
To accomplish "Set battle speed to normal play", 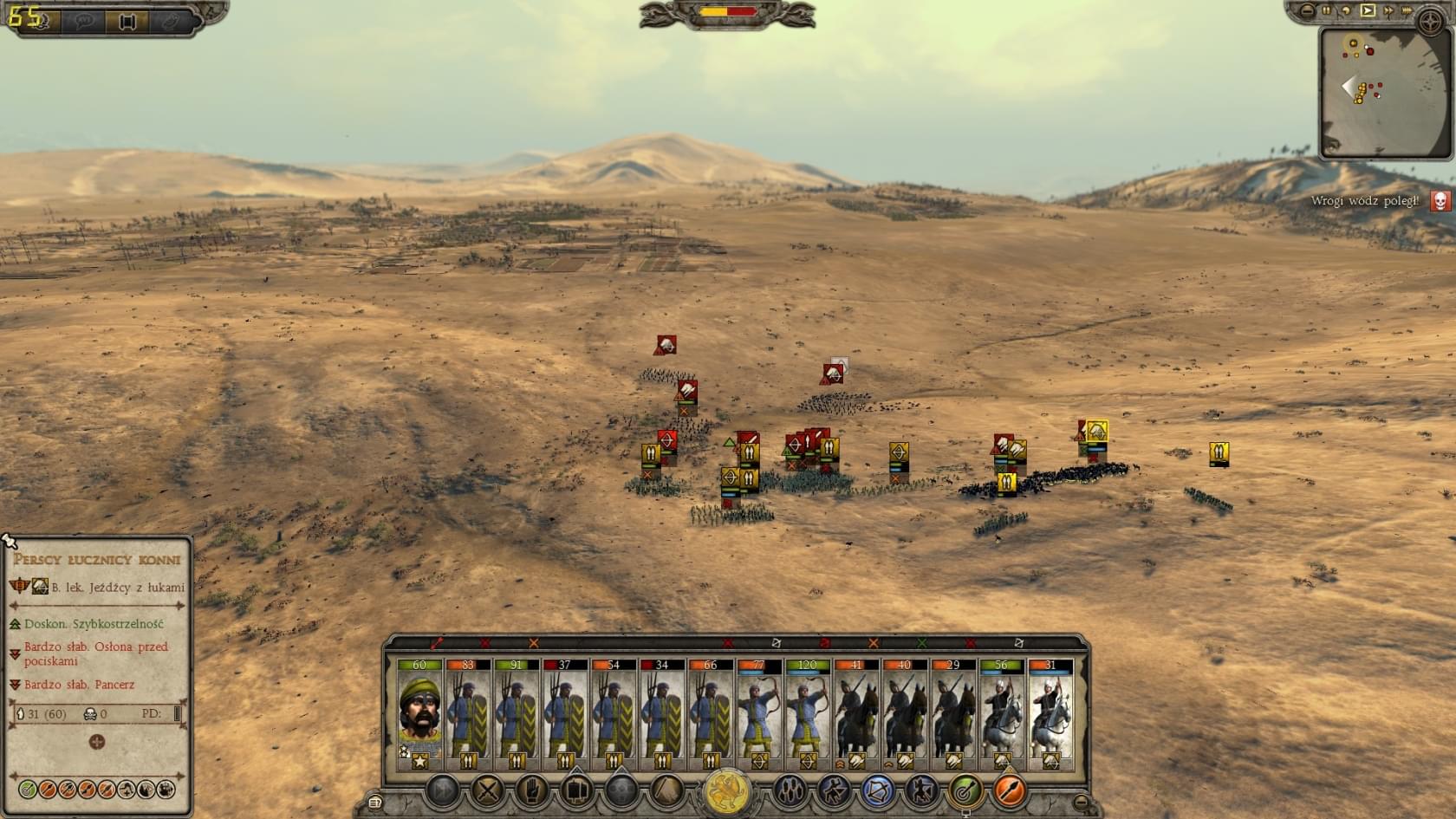I will click(x=1368, y=11).
